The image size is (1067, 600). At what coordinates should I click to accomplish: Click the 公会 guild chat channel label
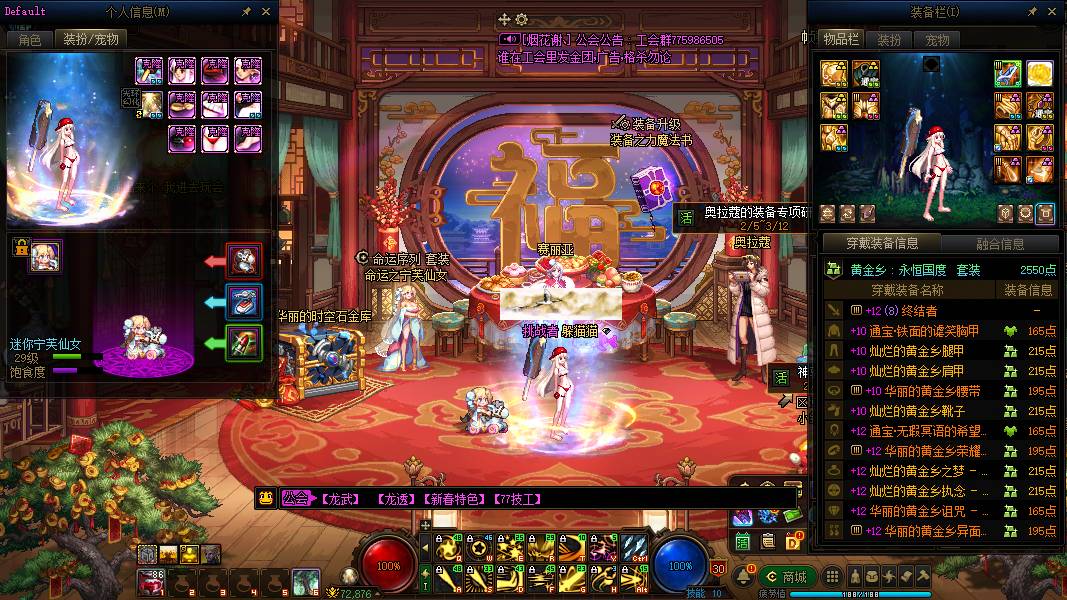point(295,498)
